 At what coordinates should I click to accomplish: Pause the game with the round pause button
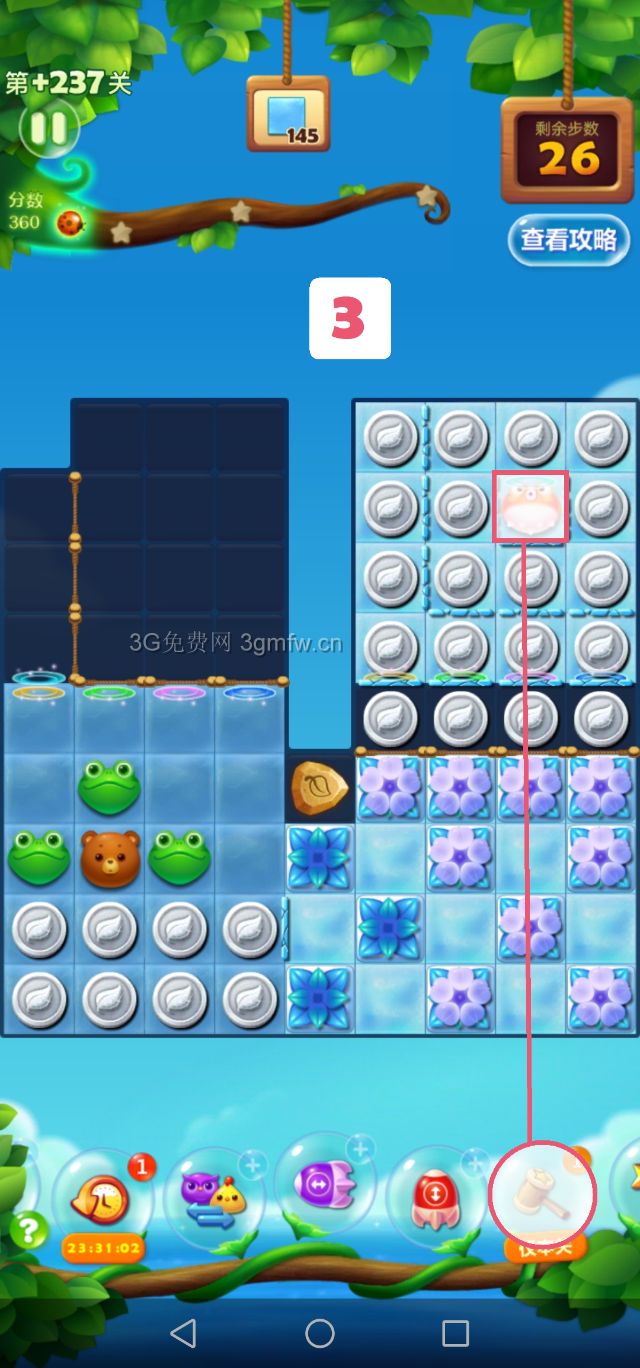click(47, 128)
